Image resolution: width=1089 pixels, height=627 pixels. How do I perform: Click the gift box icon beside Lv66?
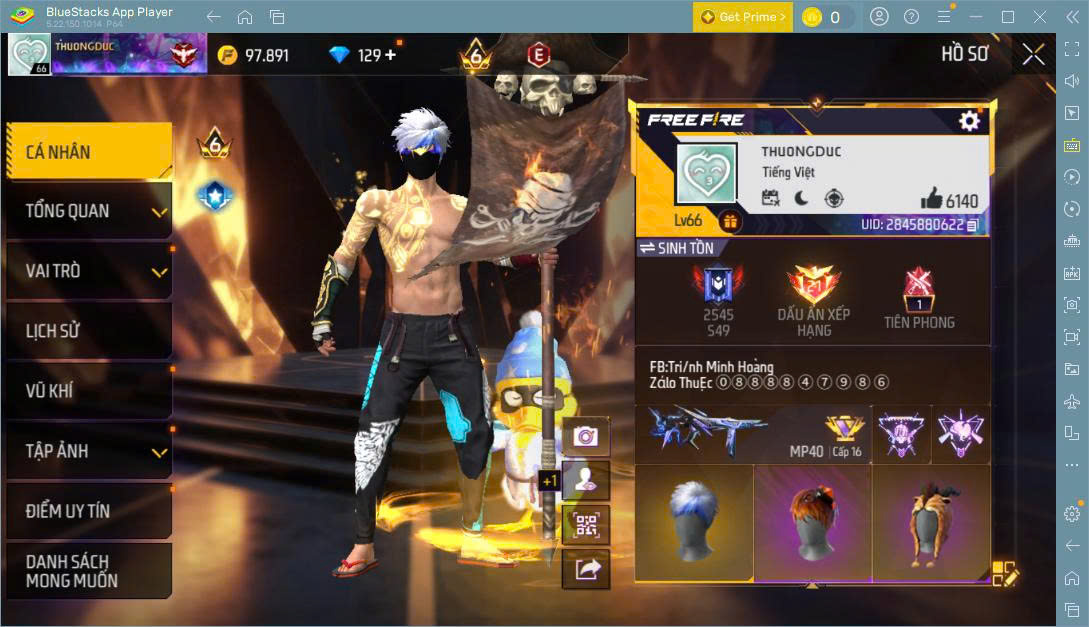click(x=730, y=222)
